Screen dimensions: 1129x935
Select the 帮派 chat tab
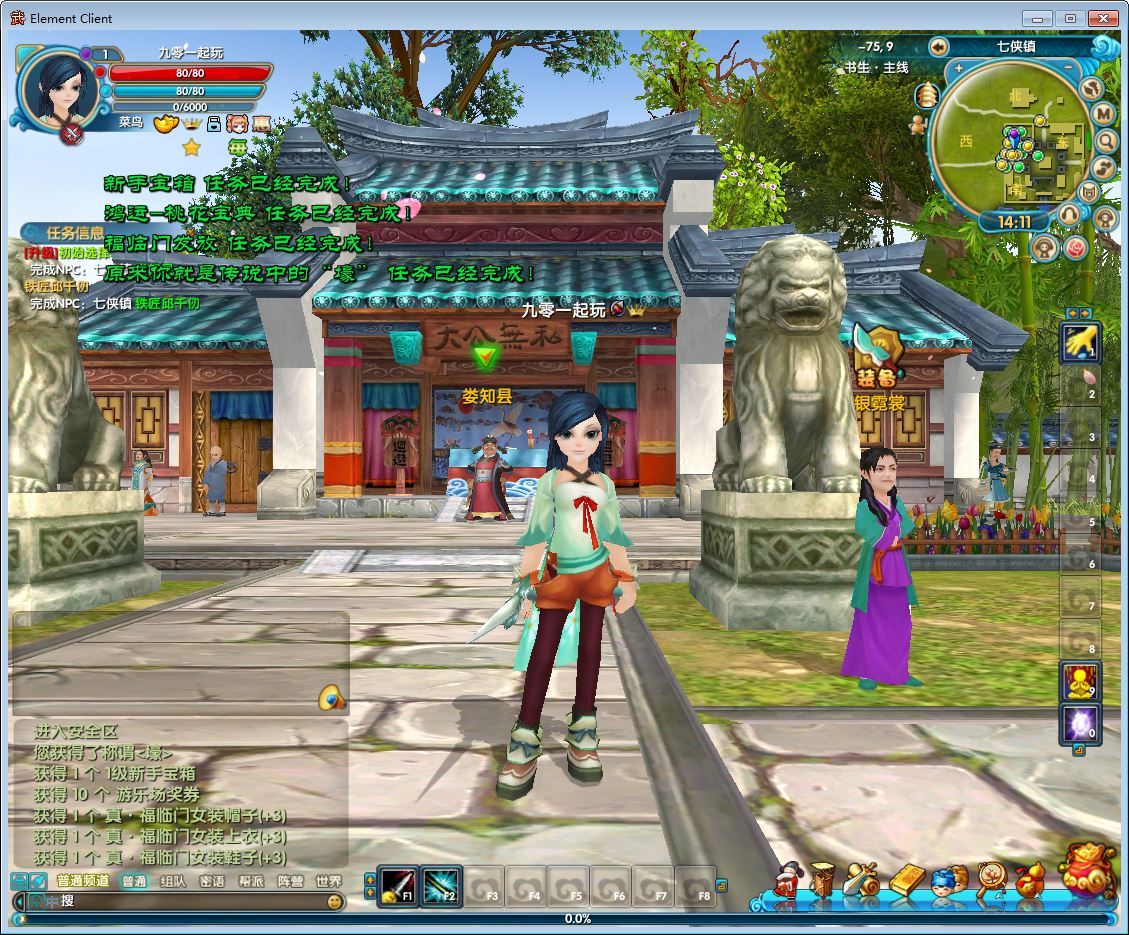pyautogui.click(x=251, y=881)
